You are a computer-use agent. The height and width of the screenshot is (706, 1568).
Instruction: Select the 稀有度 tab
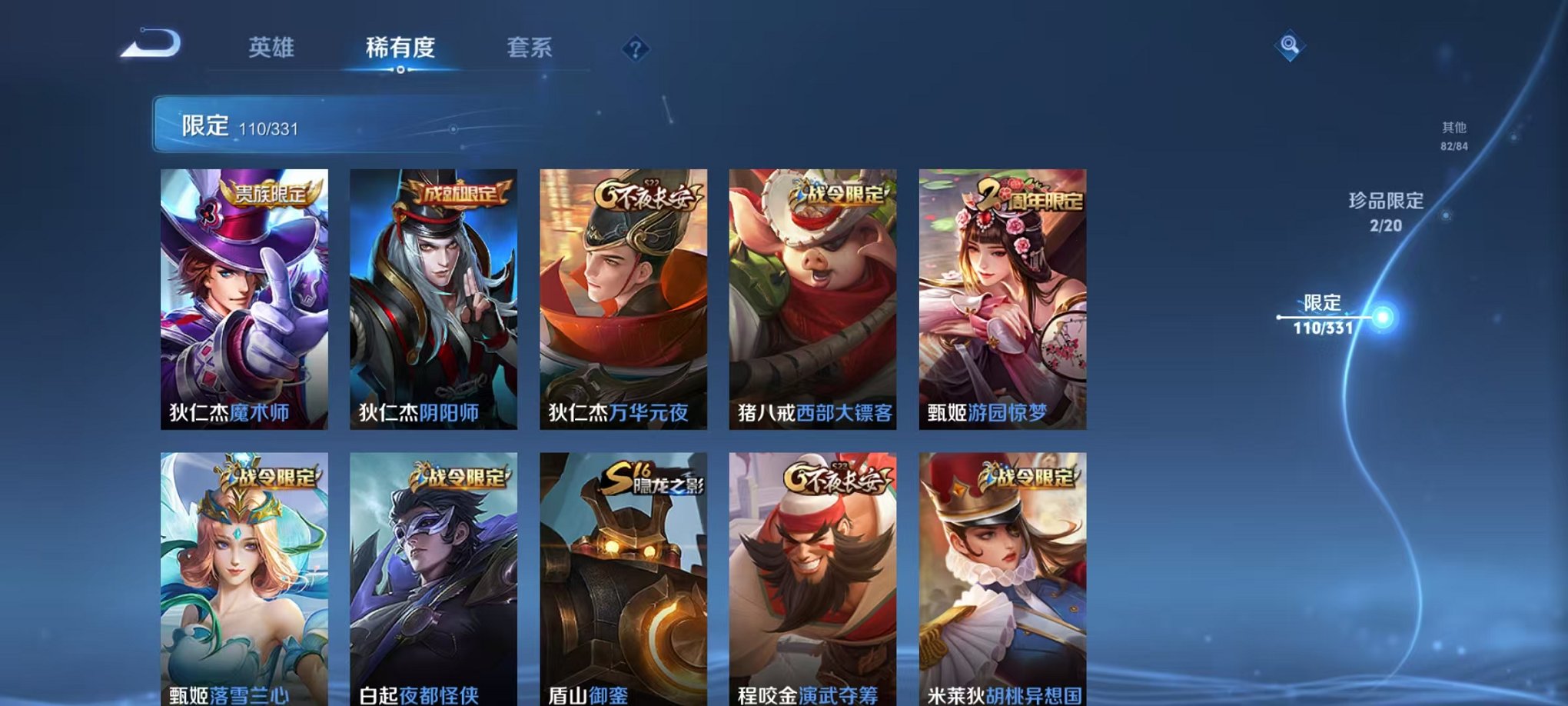pyautogui.click(x=400, y=48)
